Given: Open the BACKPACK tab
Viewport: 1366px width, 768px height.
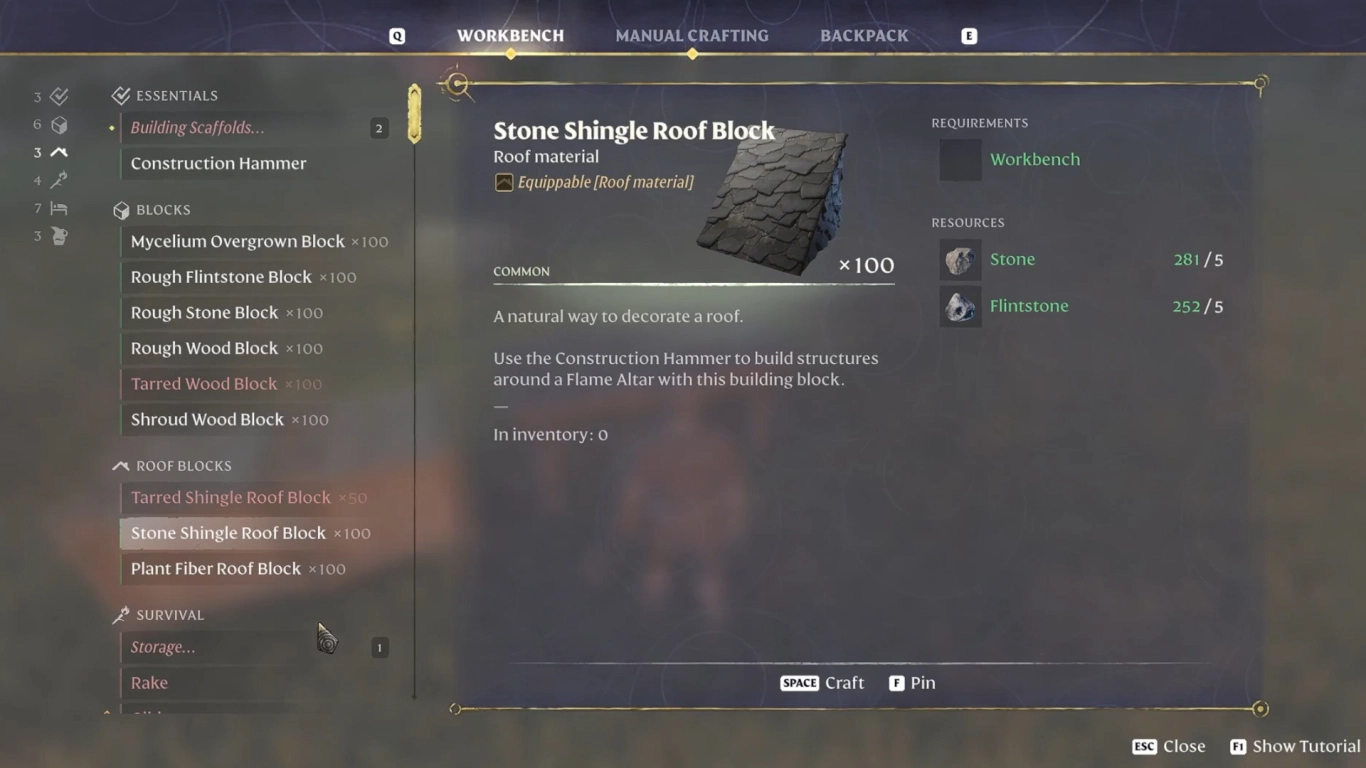Looking at the screenshot, I should point(863,35).
